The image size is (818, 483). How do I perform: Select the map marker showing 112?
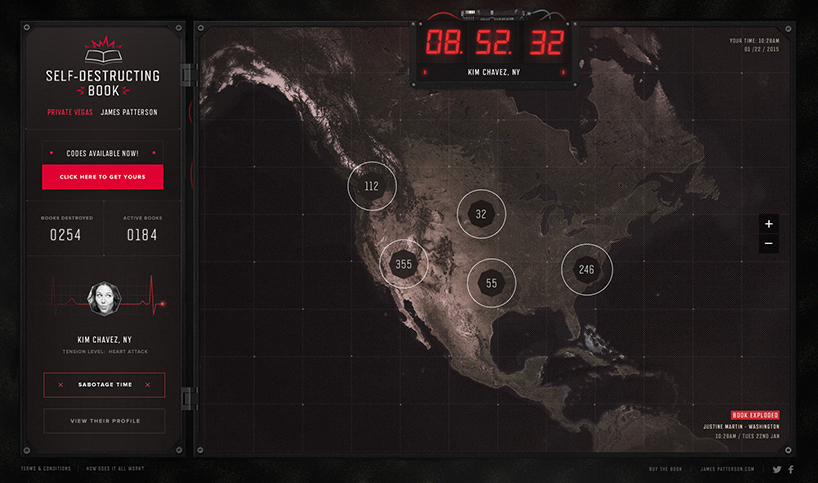coord(372,186)
